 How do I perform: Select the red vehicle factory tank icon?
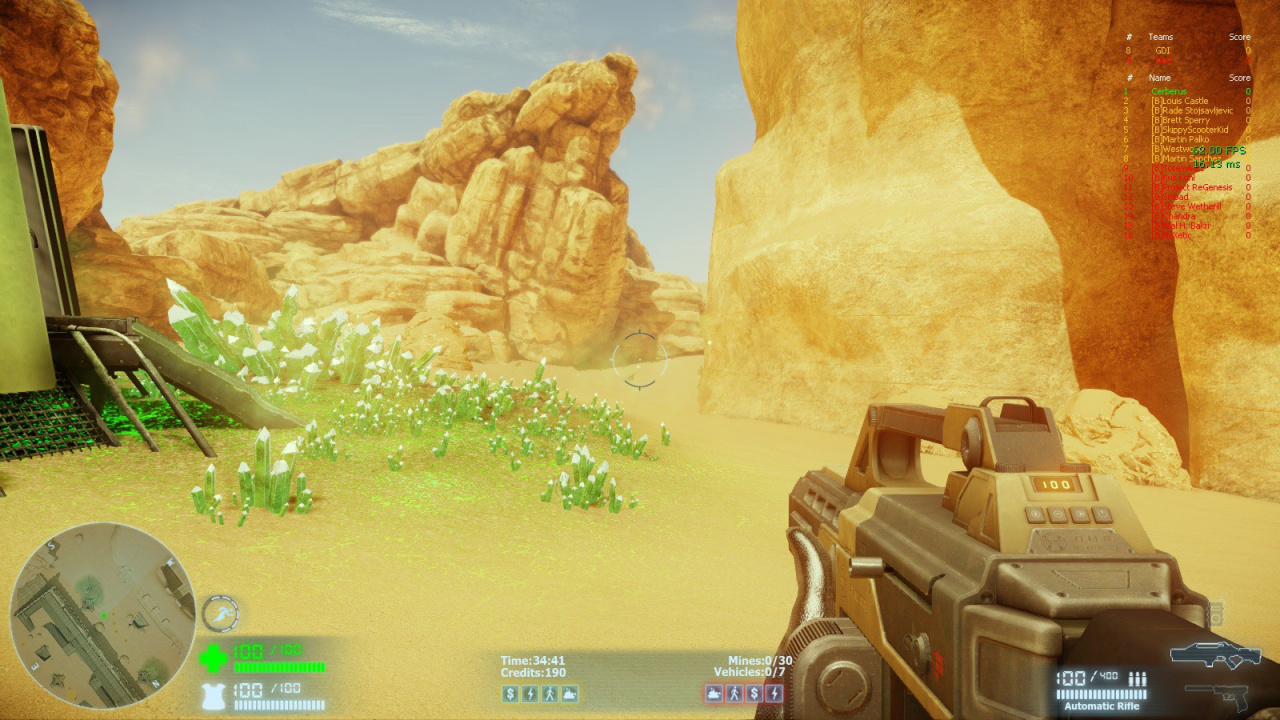tap(714, 693)
